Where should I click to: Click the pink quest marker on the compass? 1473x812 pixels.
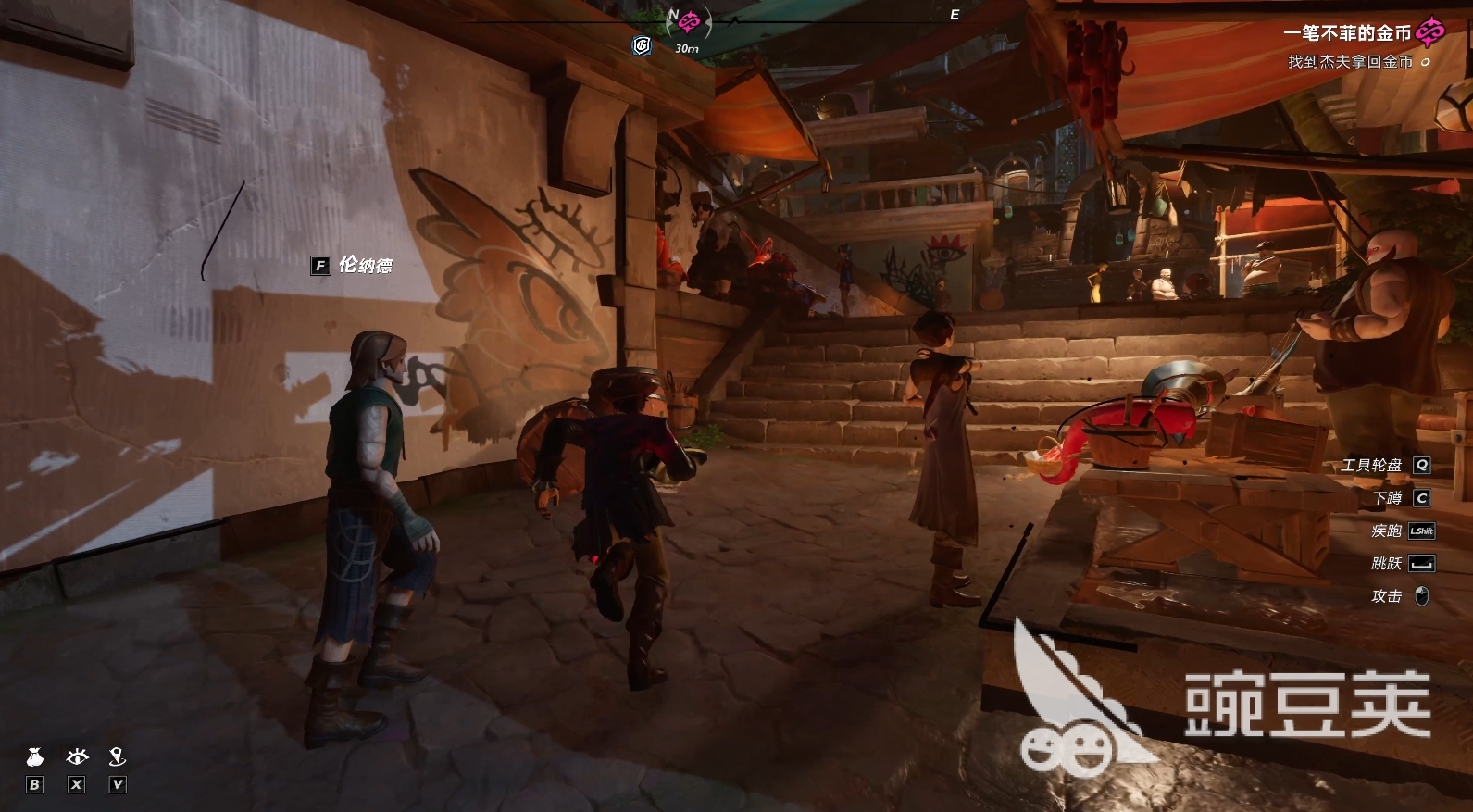(689, 20)
